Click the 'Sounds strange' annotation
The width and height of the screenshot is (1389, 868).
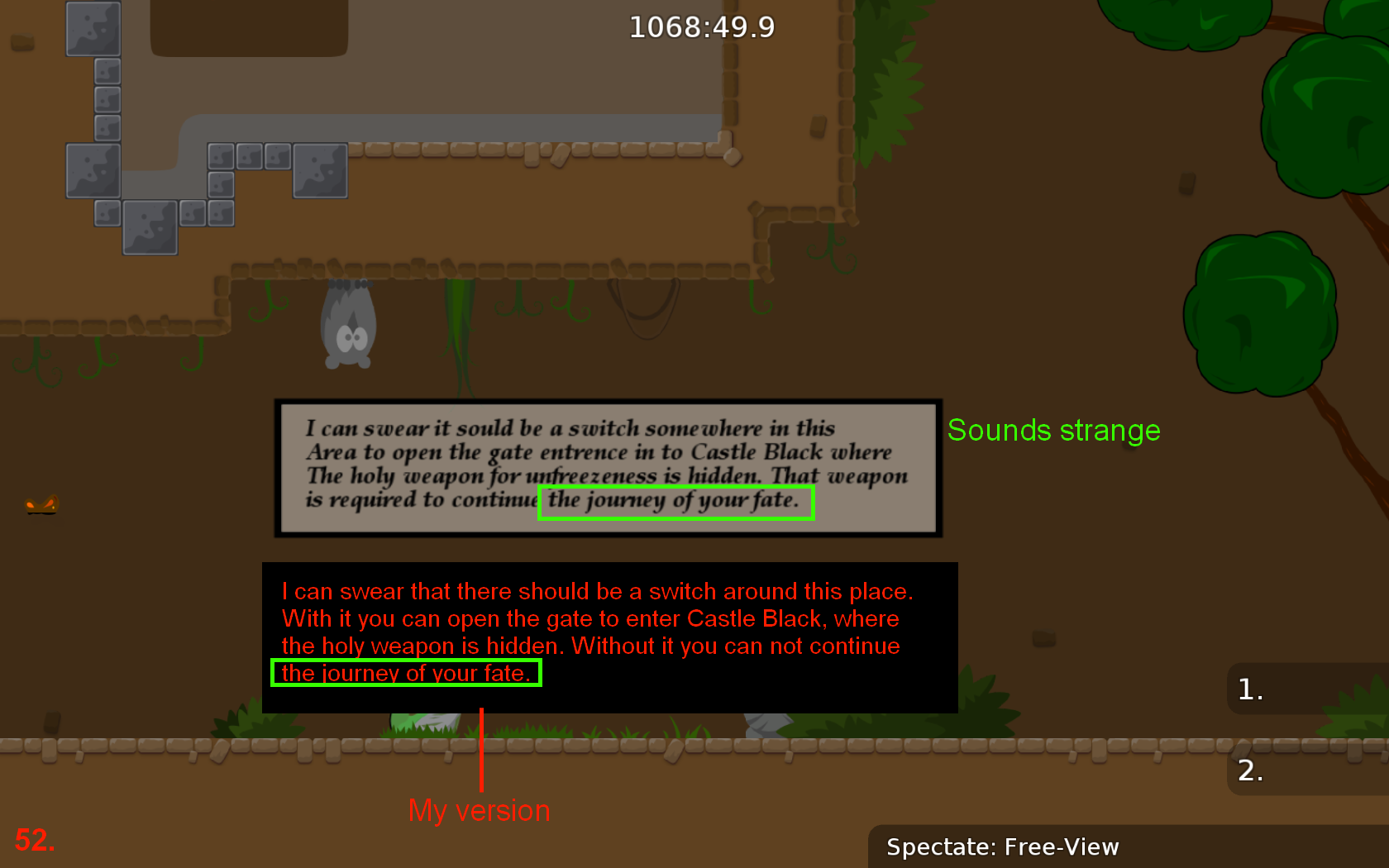point(1053,431)
